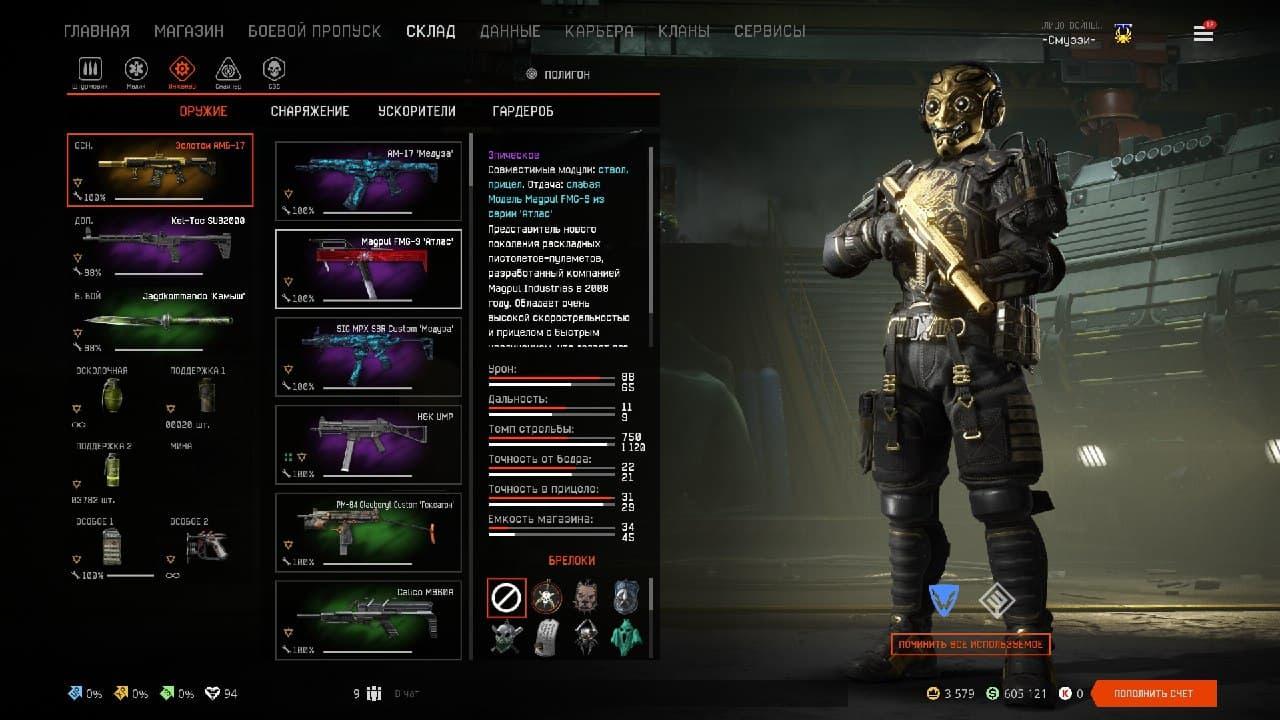Open the Магазин shop menu
The height and width of the screenshot is (720, 1280).
click(x=189, y=31)
